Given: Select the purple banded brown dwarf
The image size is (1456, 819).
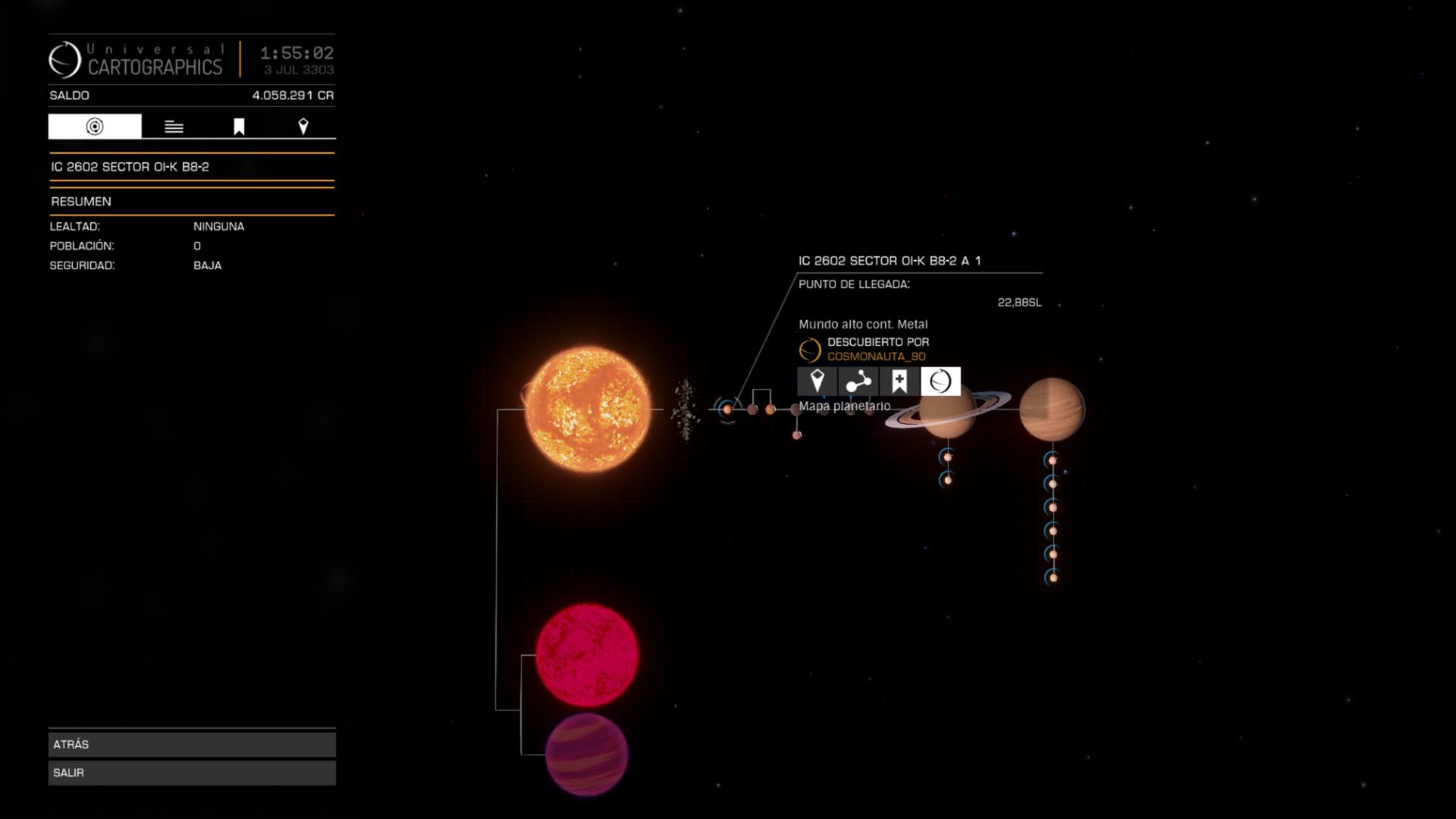Looking at the screenshot, I should [587, 754].
